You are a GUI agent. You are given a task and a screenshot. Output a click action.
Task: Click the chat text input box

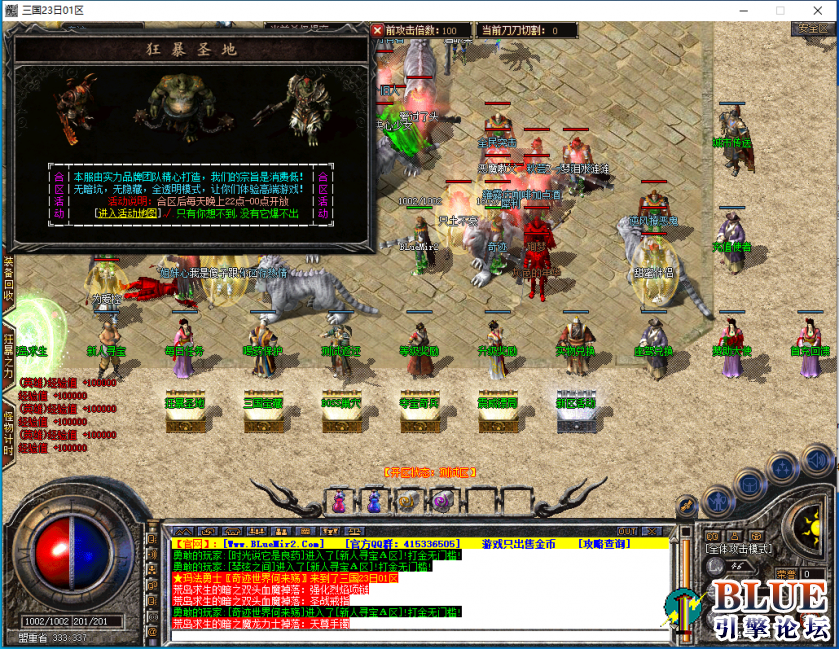tap(420, 635)
